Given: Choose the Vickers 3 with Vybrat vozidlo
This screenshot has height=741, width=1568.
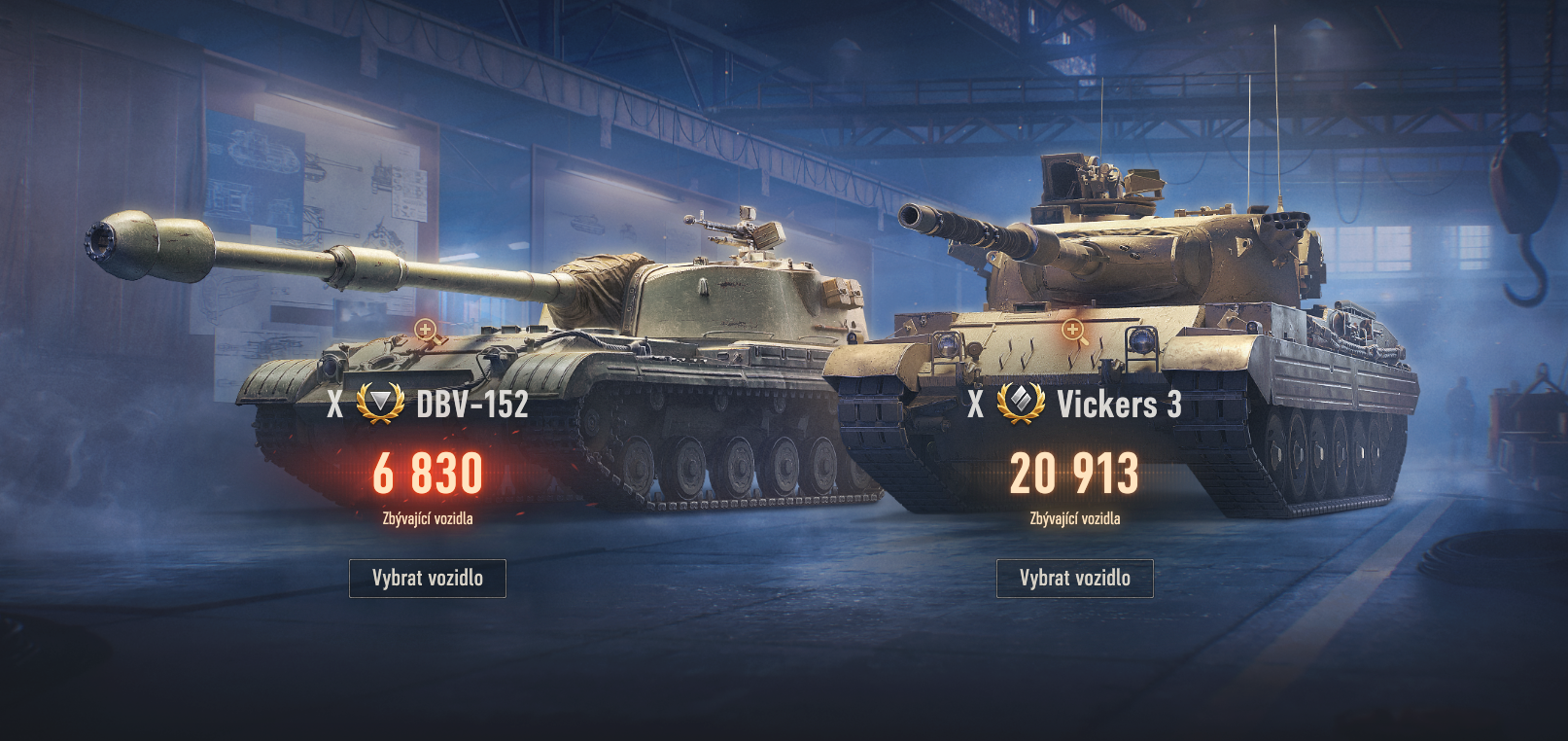Looking at the screenshot, I should tap(1074, 578).
